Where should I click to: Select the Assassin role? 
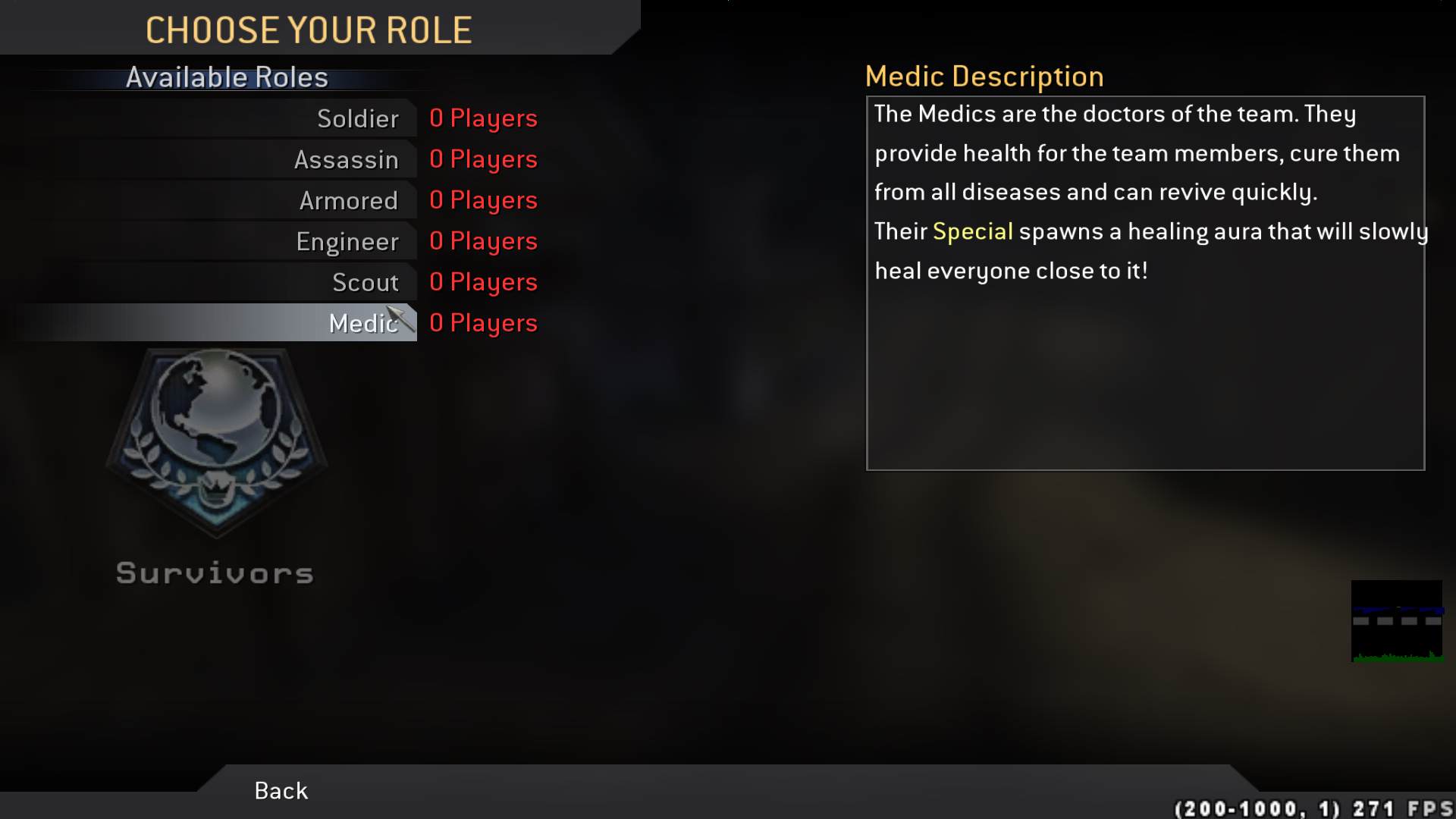click(347, 159)
